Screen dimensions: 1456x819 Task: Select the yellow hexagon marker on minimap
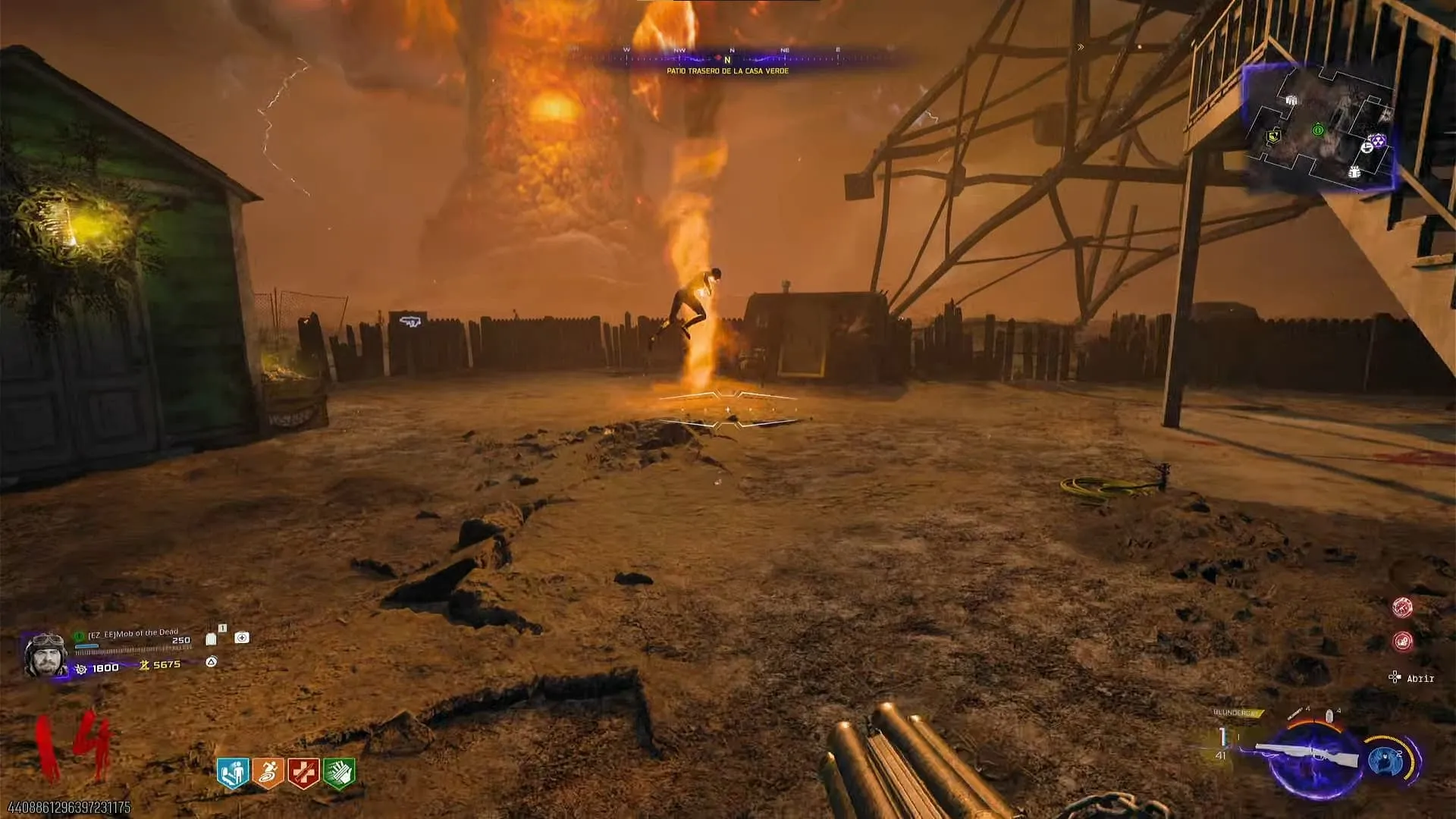coord(1274,136)
